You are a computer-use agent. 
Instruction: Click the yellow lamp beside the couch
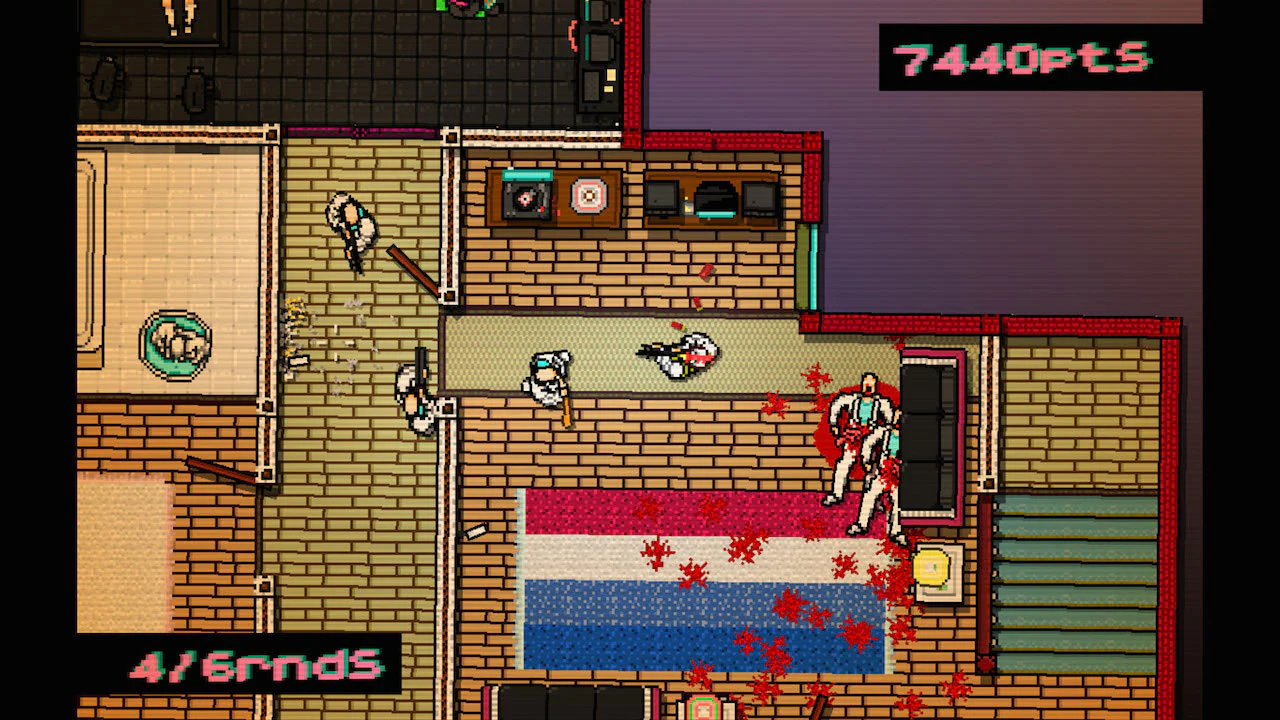(x=932, y=566)
